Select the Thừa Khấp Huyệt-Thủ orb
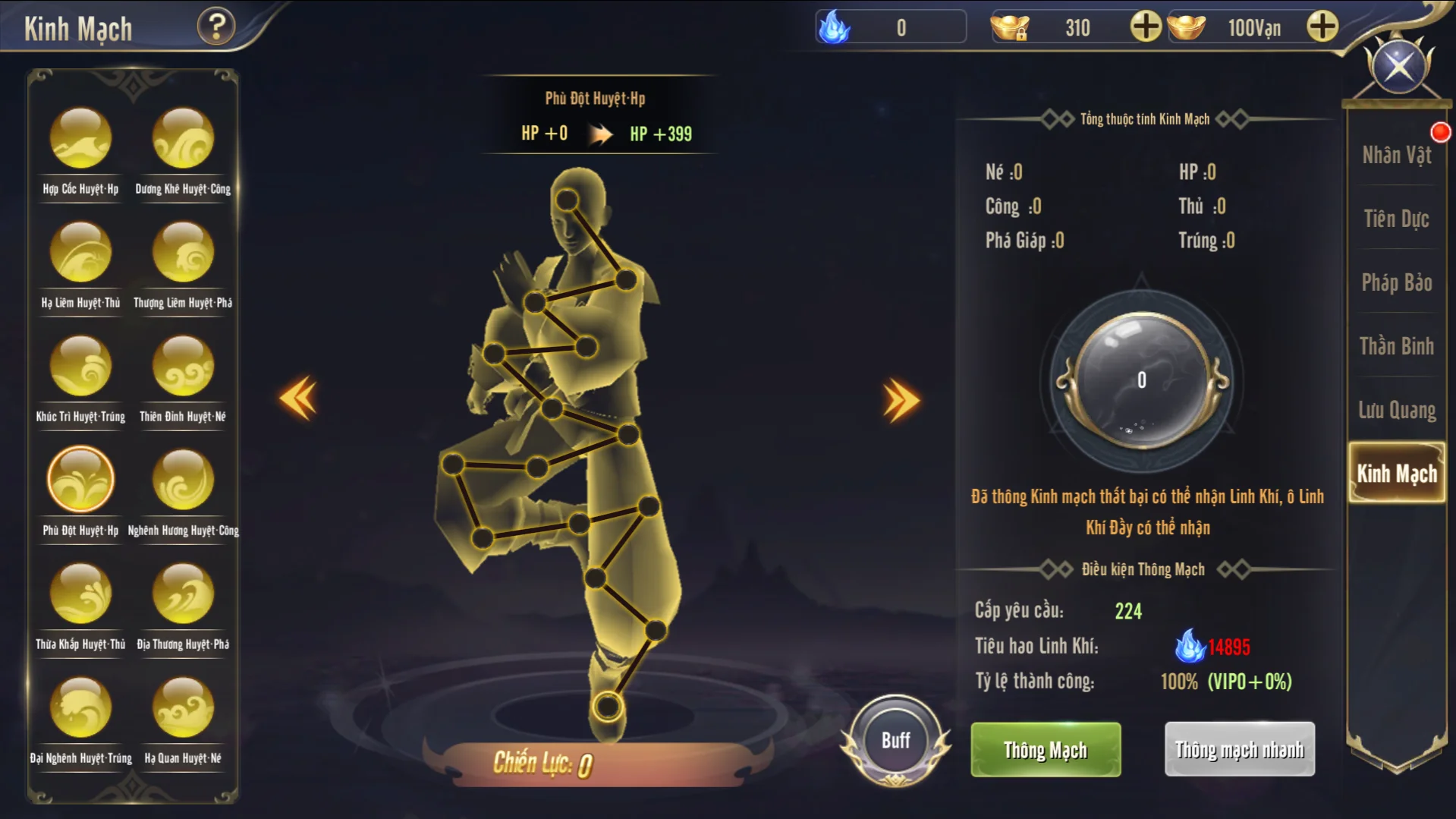This screenshot has width=1456, height=819. click(x=80, y=594)
